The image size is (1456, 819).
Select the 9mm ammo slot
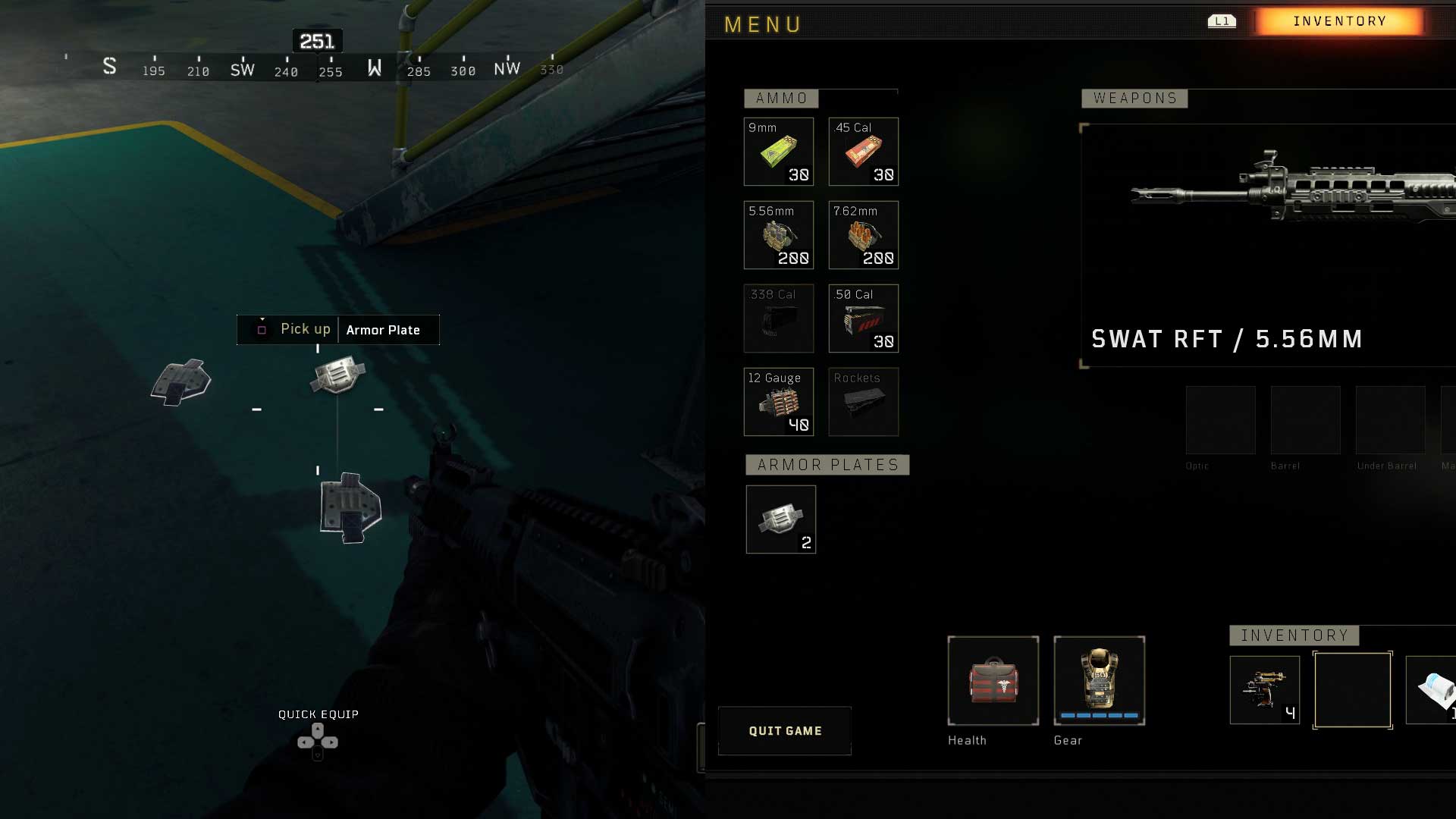[779, 152]
